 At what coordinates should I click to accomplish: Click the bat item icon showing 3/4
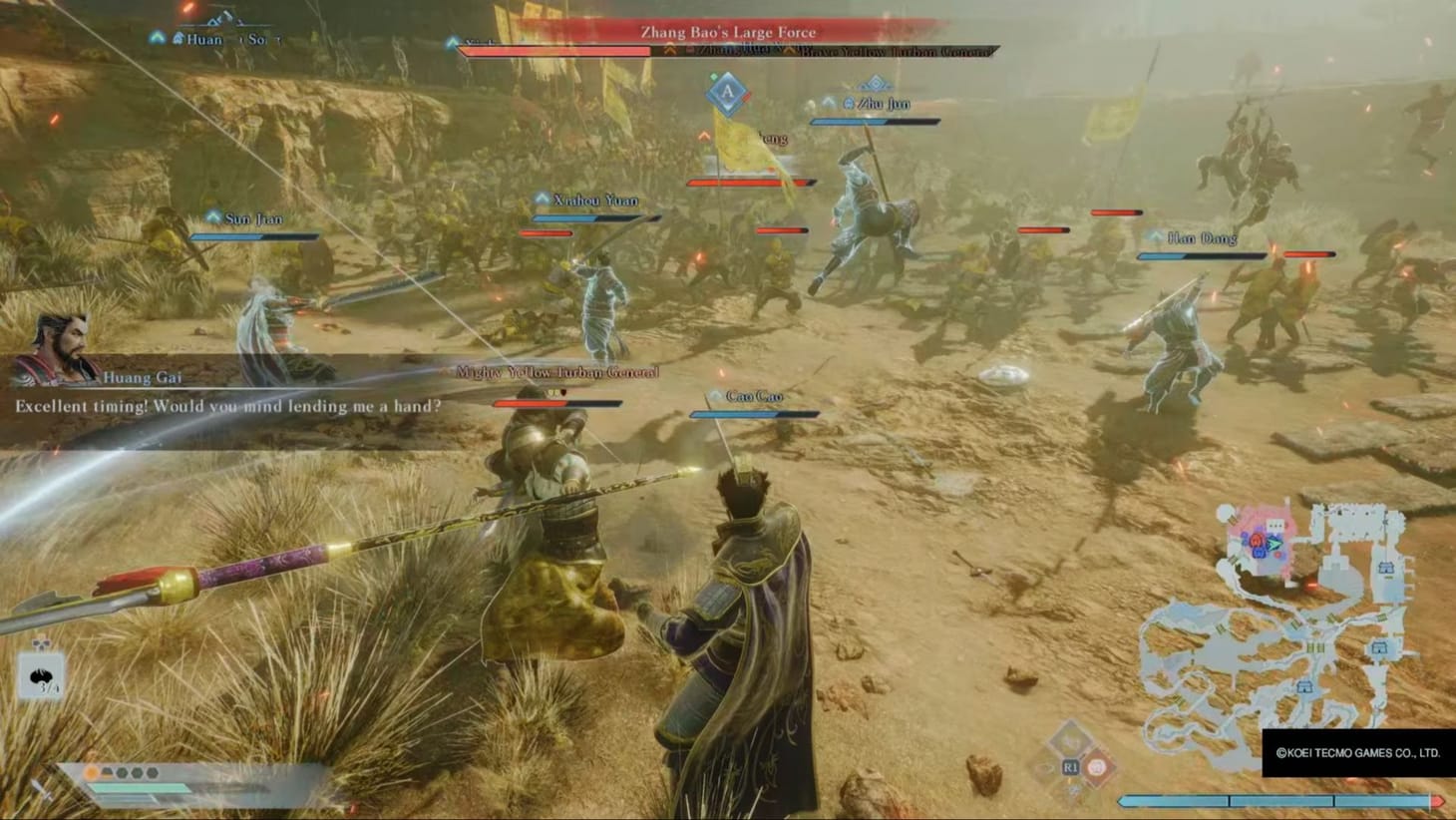point(40,676)
